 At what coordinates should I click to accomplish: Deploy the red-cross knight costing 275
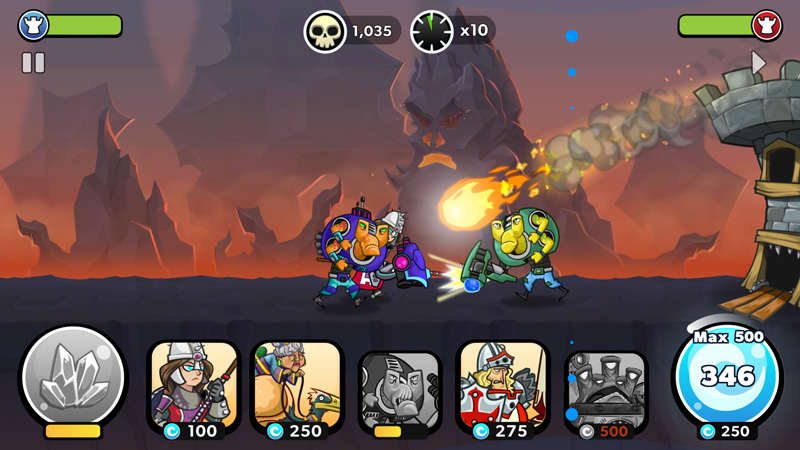503,390
